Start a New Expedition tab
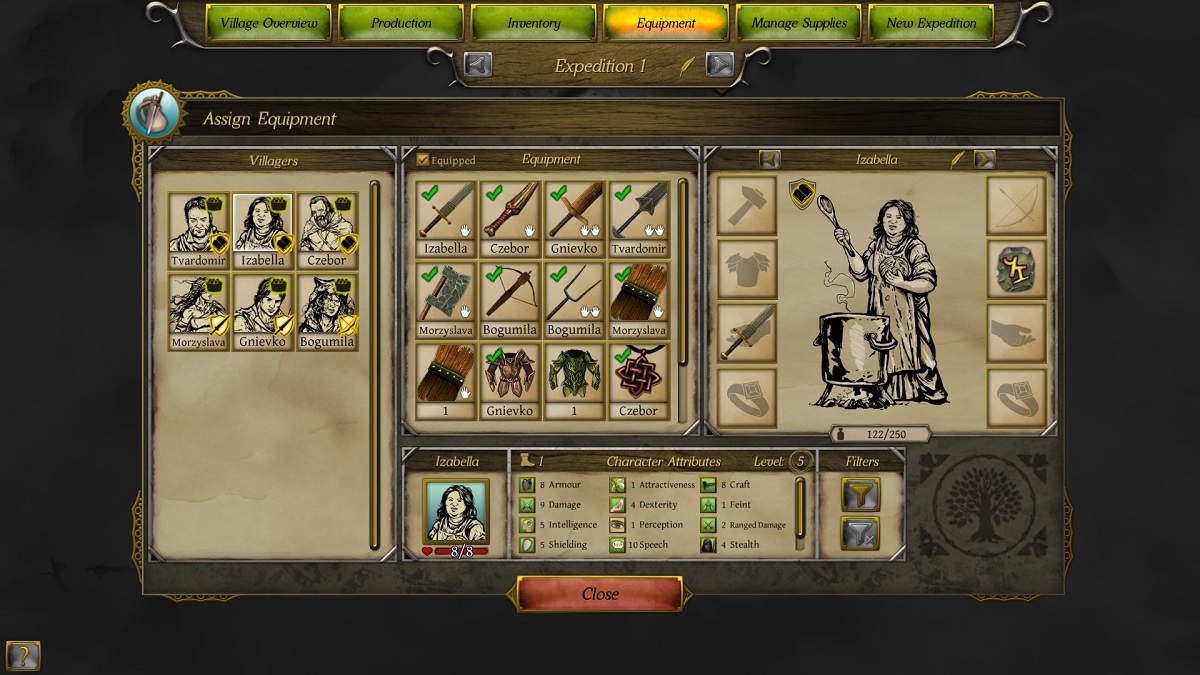The image size is (1200, 675). [x=931, y=23]
